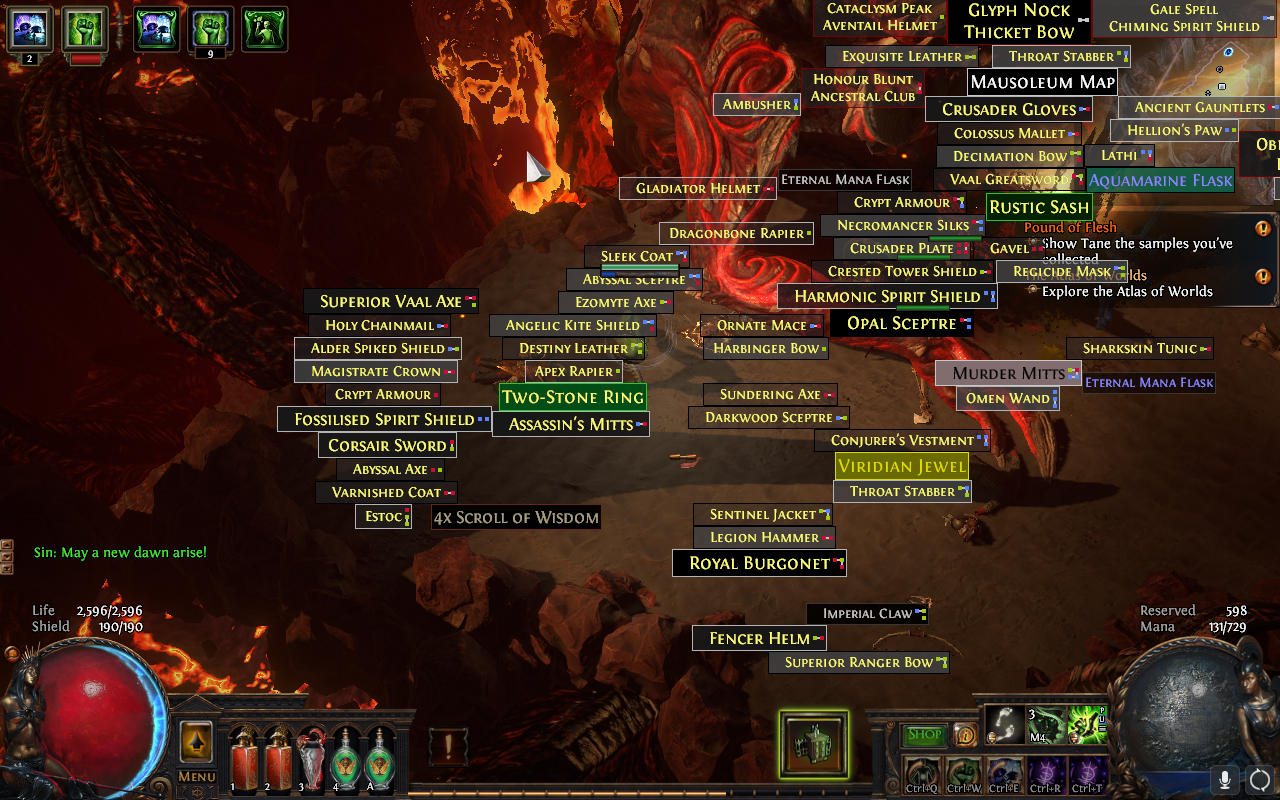
Task: Pick up the Opal Sceptre label
Action: (902, 323)
